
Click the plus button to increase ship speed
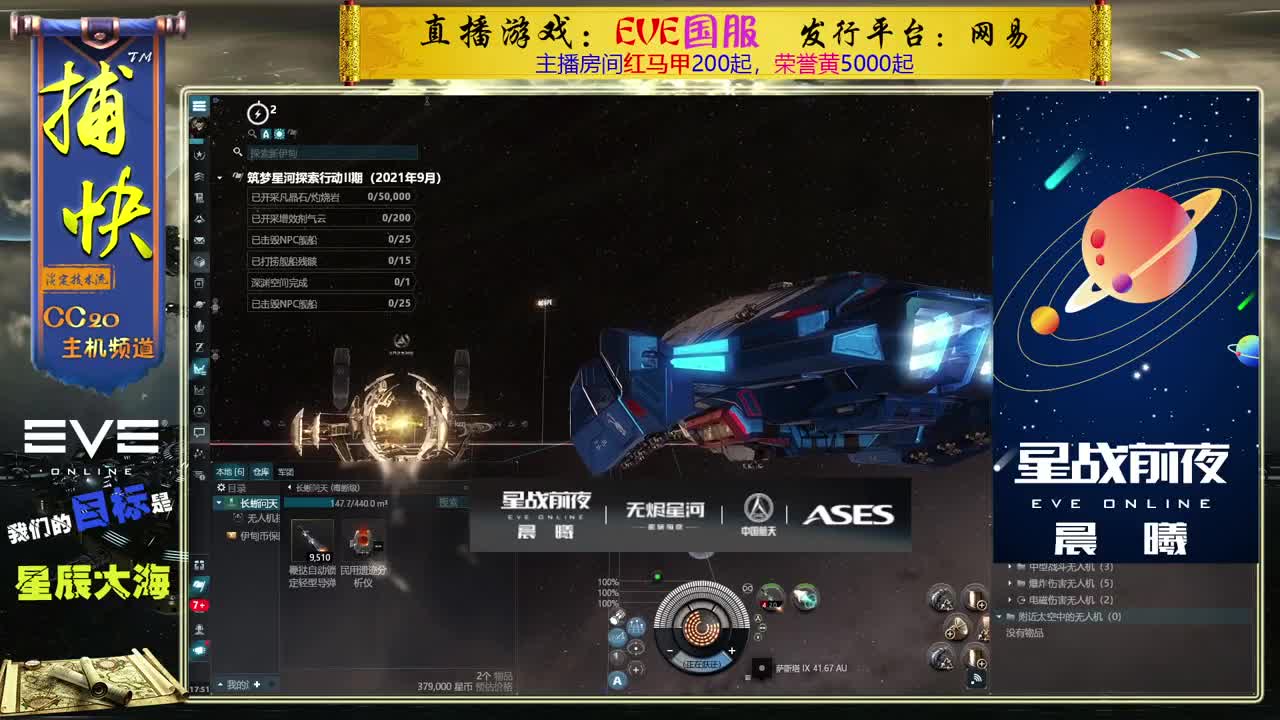732,651
